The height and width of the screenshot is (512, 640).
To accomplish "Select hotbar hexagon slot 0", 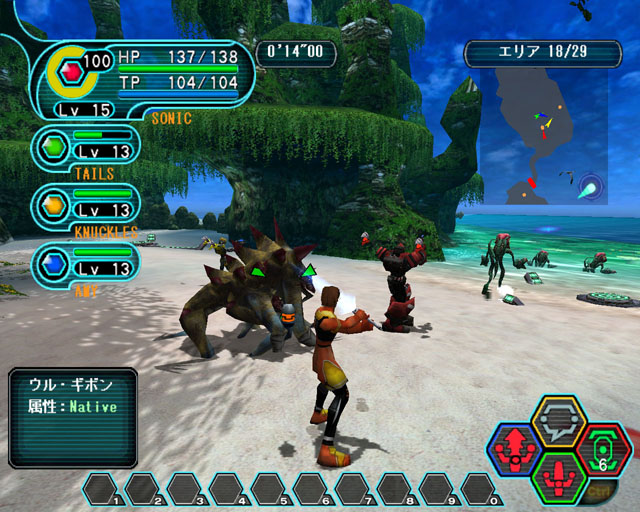I will click(480, 489).
